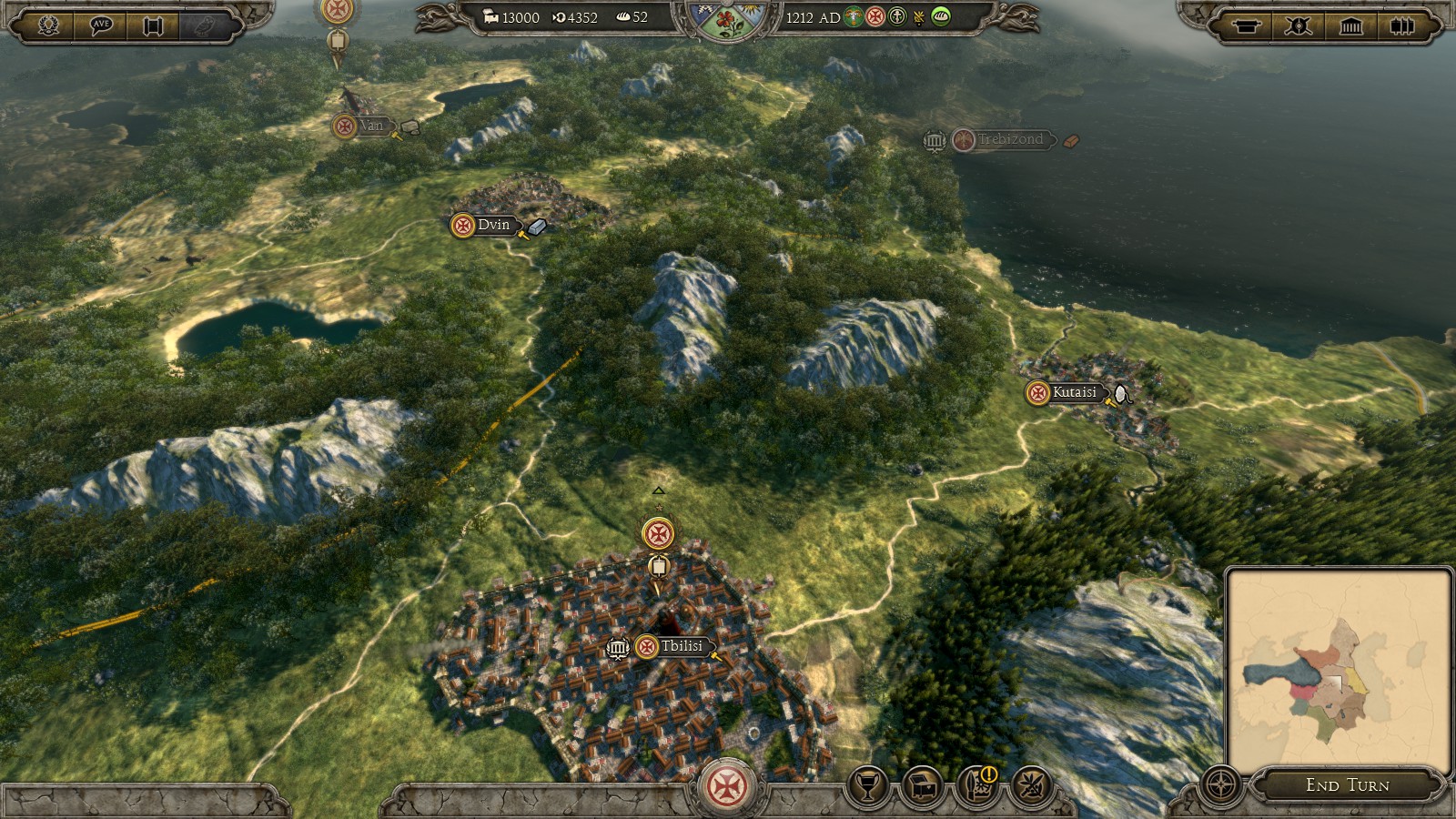Open the scroll banner button top-left
Image resolution: width=1456 pixels, height=819 pixels.
pyautogui.click(x=153, y=25)
